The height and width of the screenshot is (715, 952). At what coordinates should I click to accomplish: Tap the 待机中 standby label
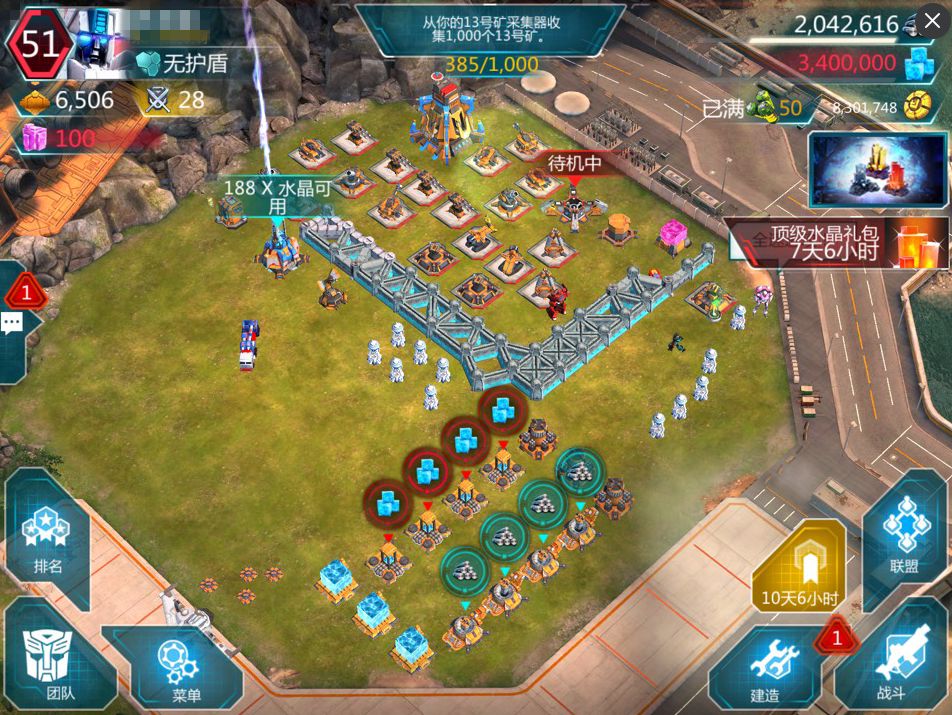(574, 163)
